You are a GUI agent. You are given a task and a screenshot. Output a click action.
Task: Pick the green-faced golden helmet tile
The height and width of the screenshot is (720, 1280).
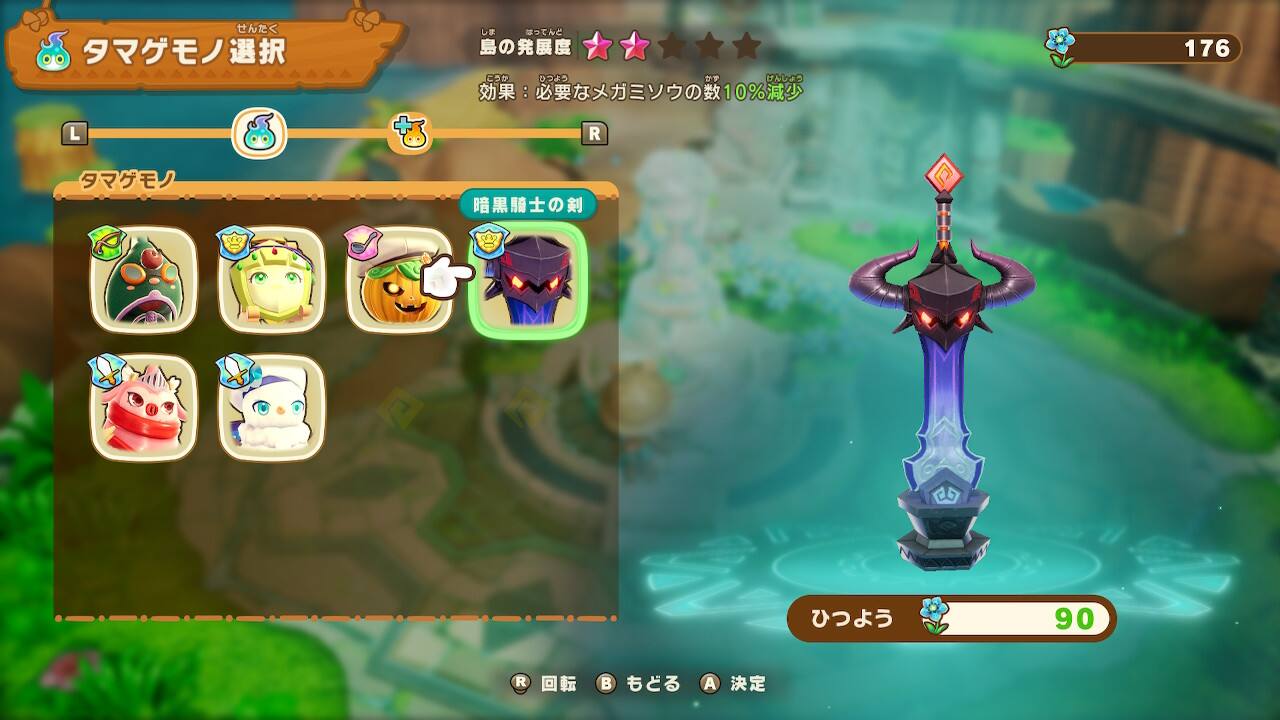coord(271,280)
